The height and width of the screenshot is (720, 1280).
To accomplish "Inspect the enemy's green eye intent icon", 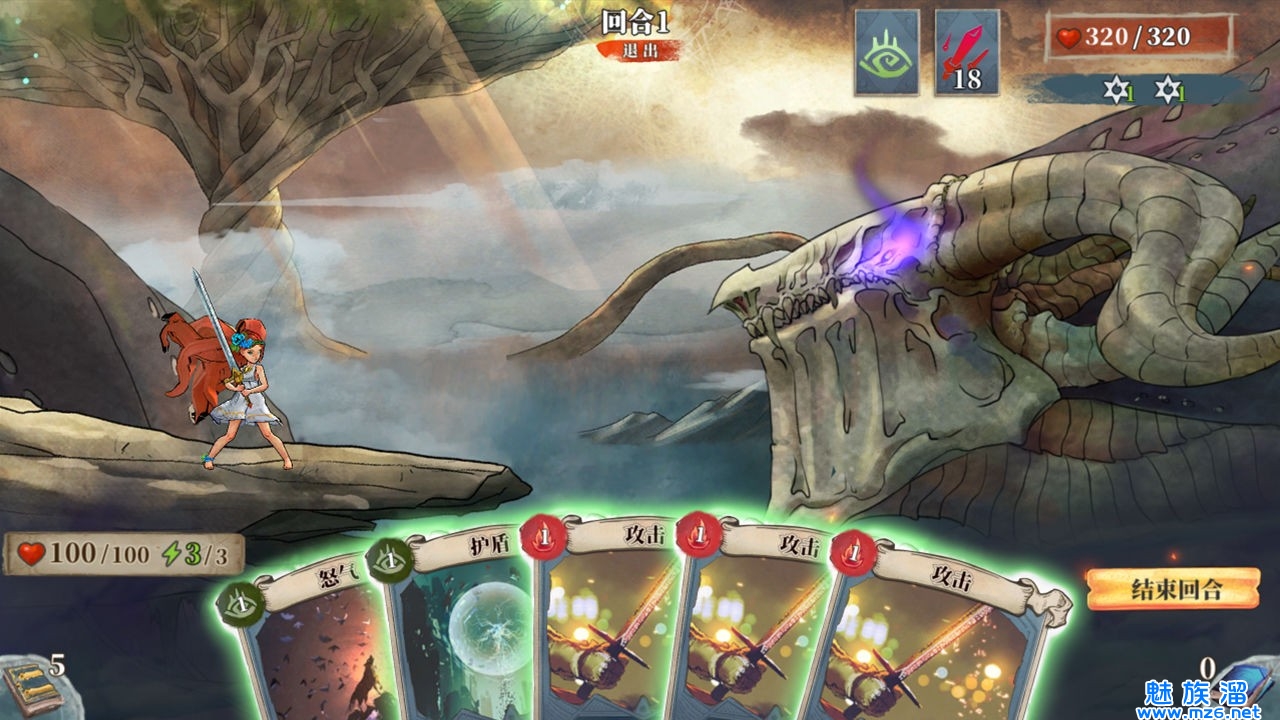I will tap(887, 53).
